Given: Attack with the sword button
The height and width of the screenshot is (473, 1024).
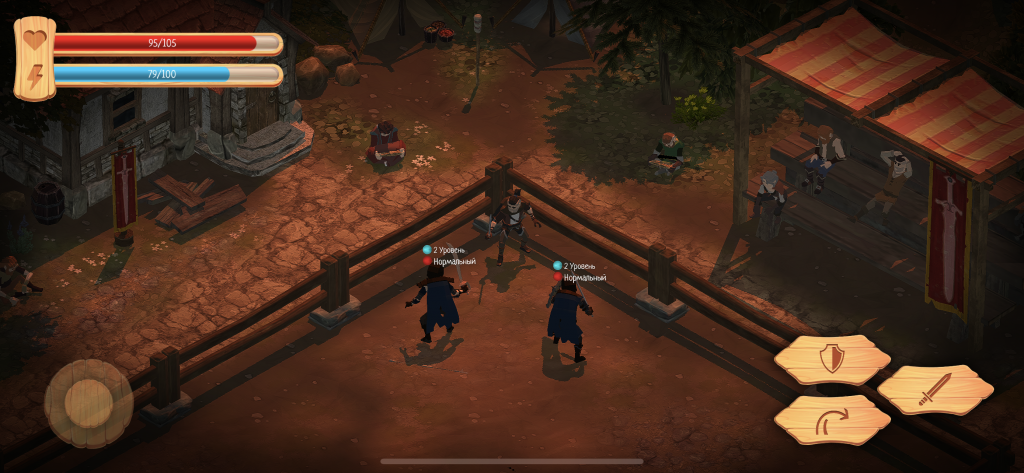Looking at the screenshot, I should point(935,390).
